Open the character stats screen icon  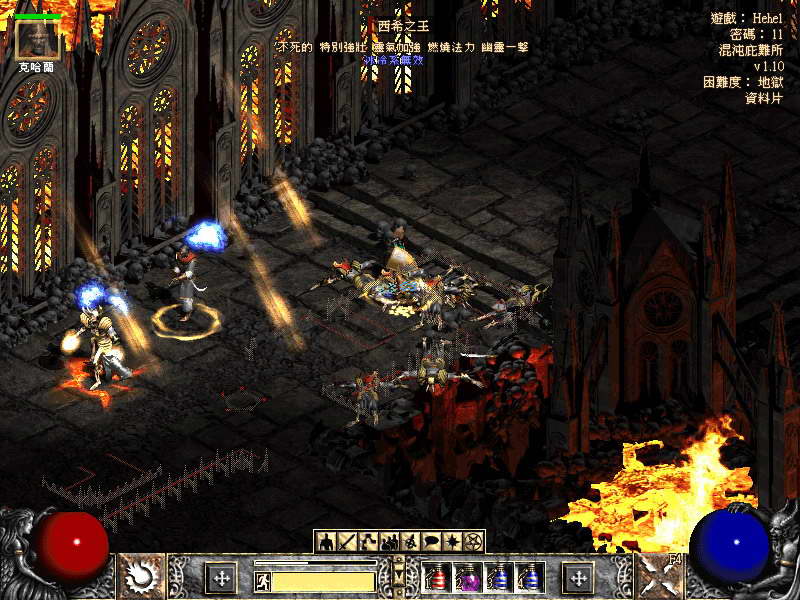tap(326, 541)
